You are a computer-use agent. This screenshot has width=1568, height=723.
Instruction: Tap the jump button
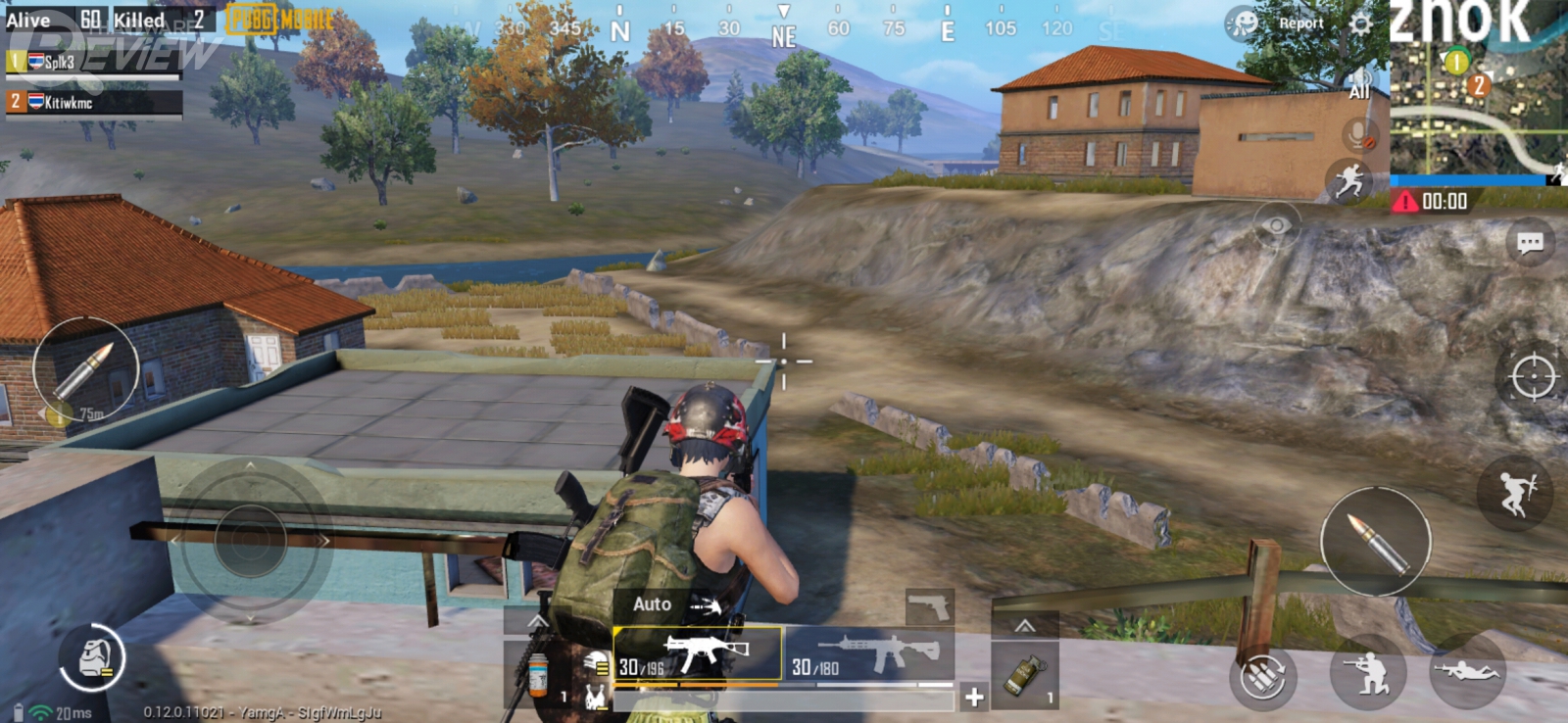(1514, 492)
